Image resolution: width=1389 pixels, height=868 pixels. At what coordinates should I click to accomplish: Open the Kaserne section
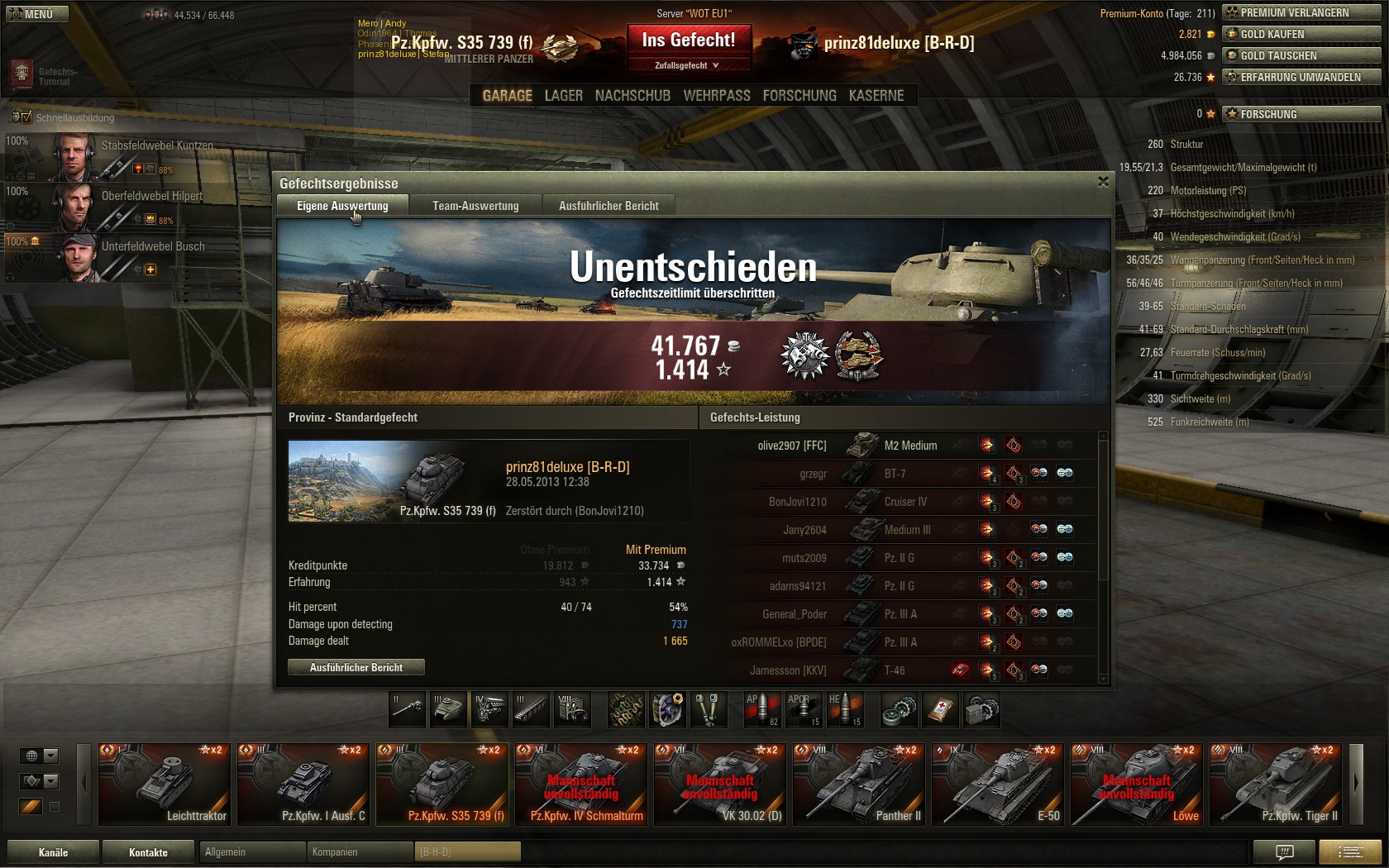coord(876,96)
